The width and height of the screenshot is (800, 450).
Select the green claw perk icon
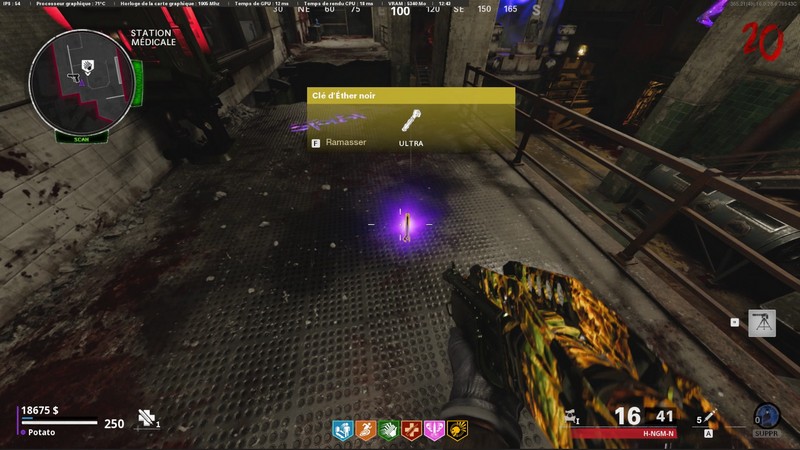pos(389,431)
